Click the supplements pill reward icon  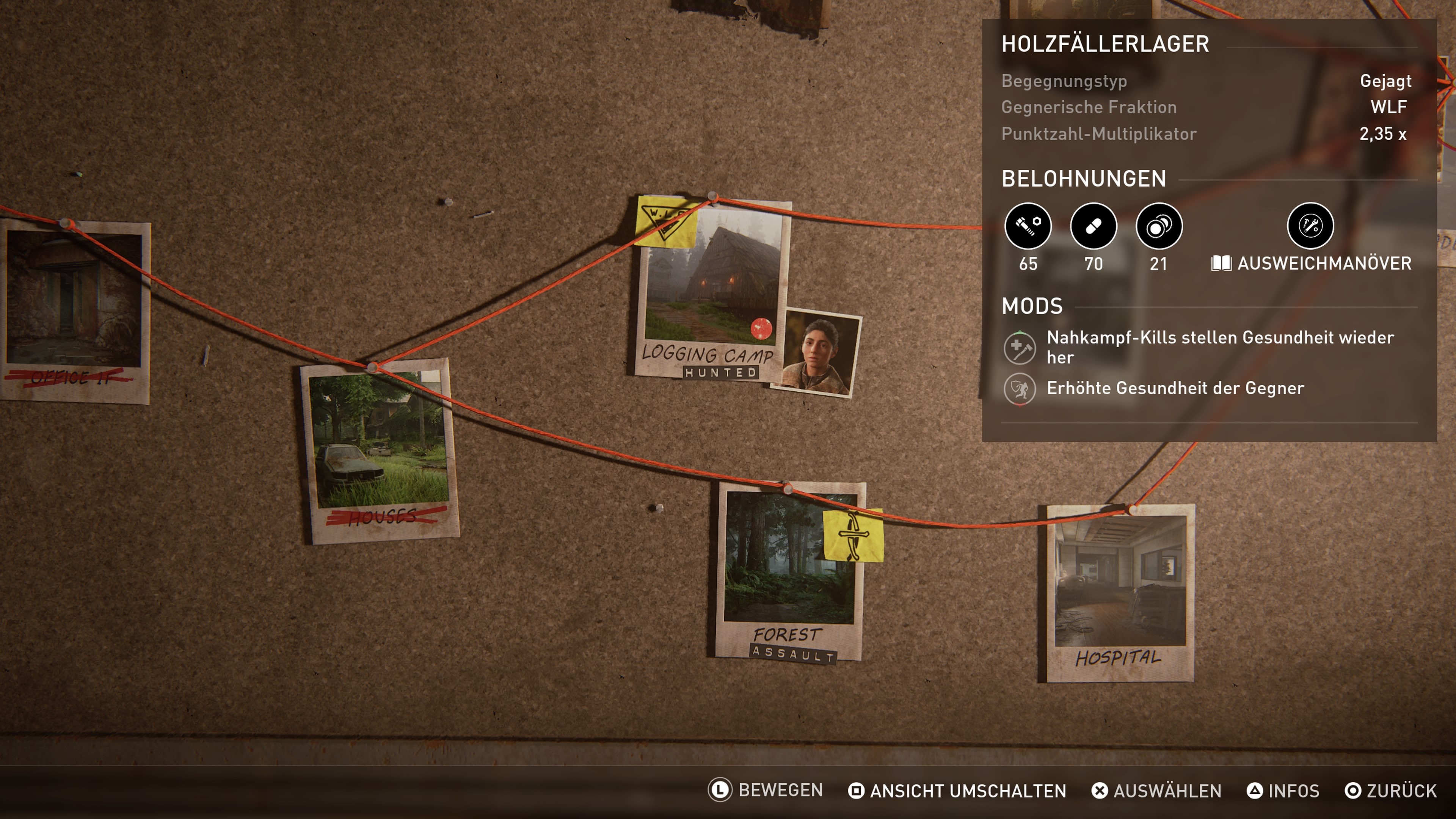1093,226
